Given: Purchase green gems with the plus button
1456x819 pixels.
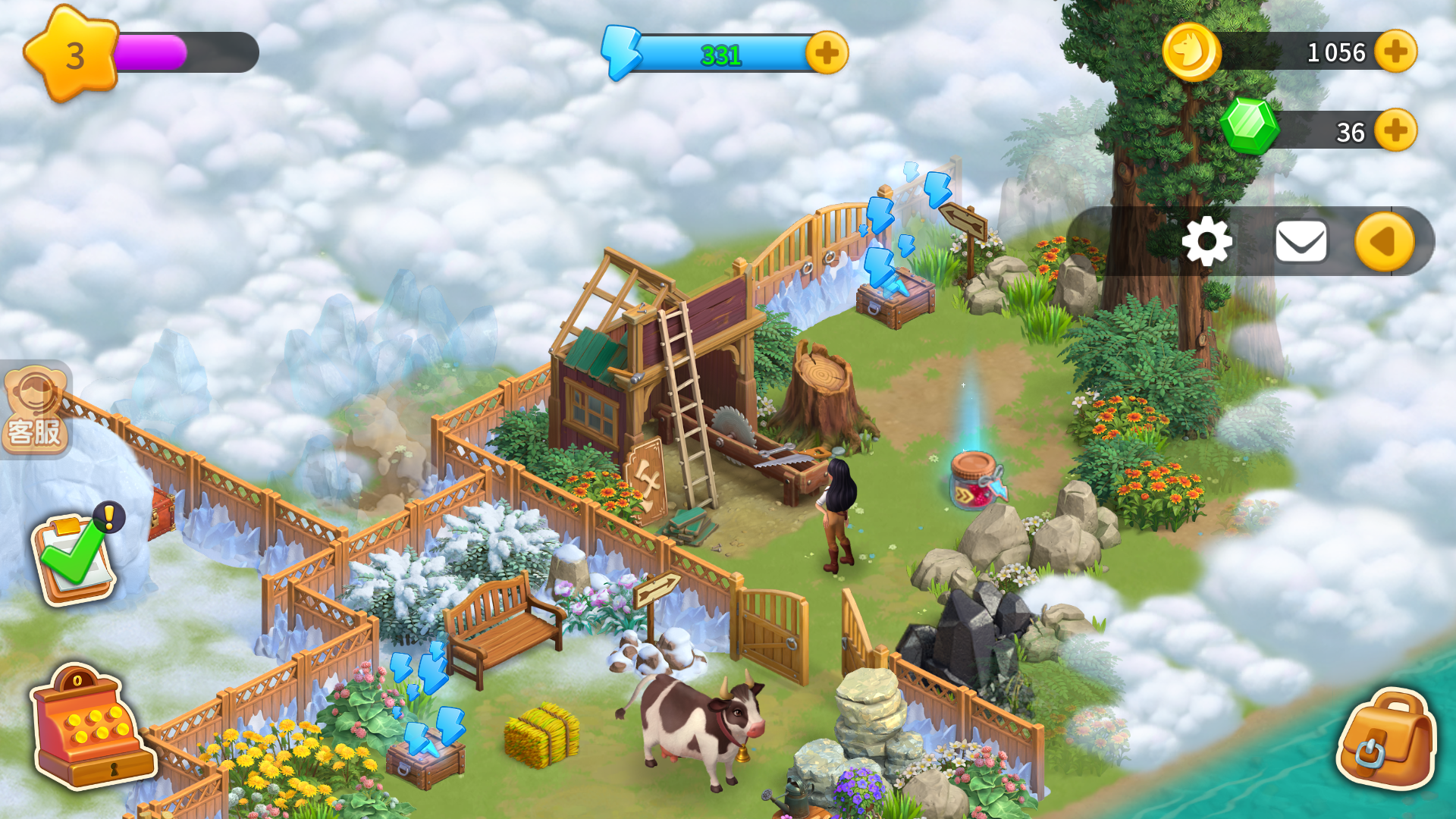Looking at the screenshot, I should 1395,130.
